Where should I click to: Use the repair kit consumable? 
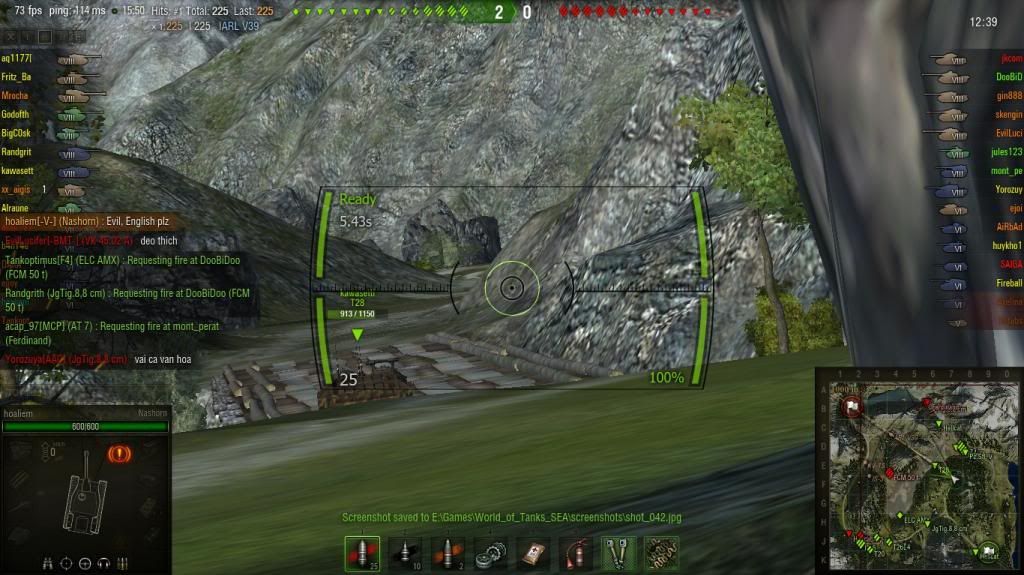click(x=490, y=553)
